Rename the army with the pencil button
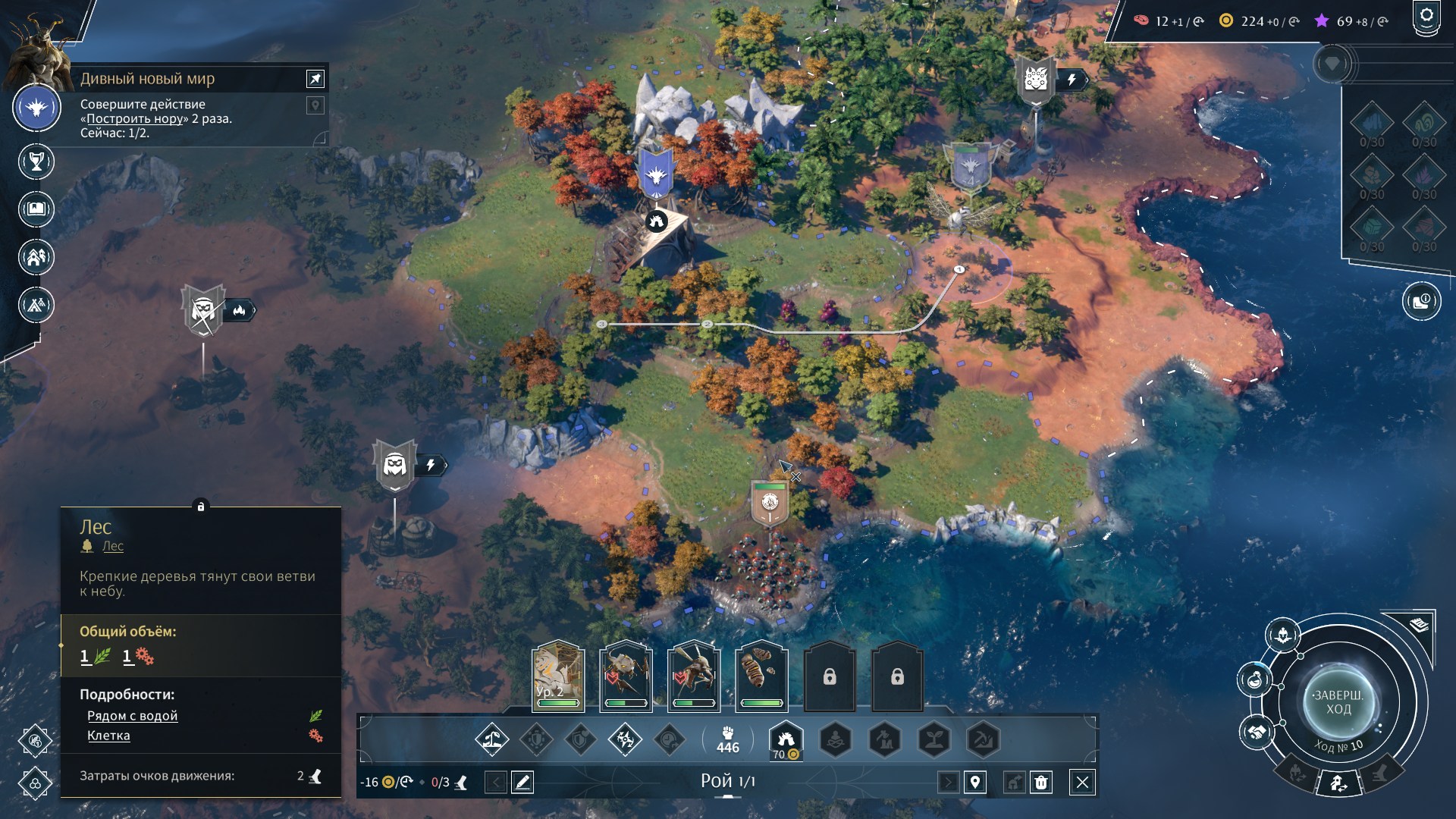This screenshot has width=1456, height=819. pyautogui.click(x=522, y=782)
